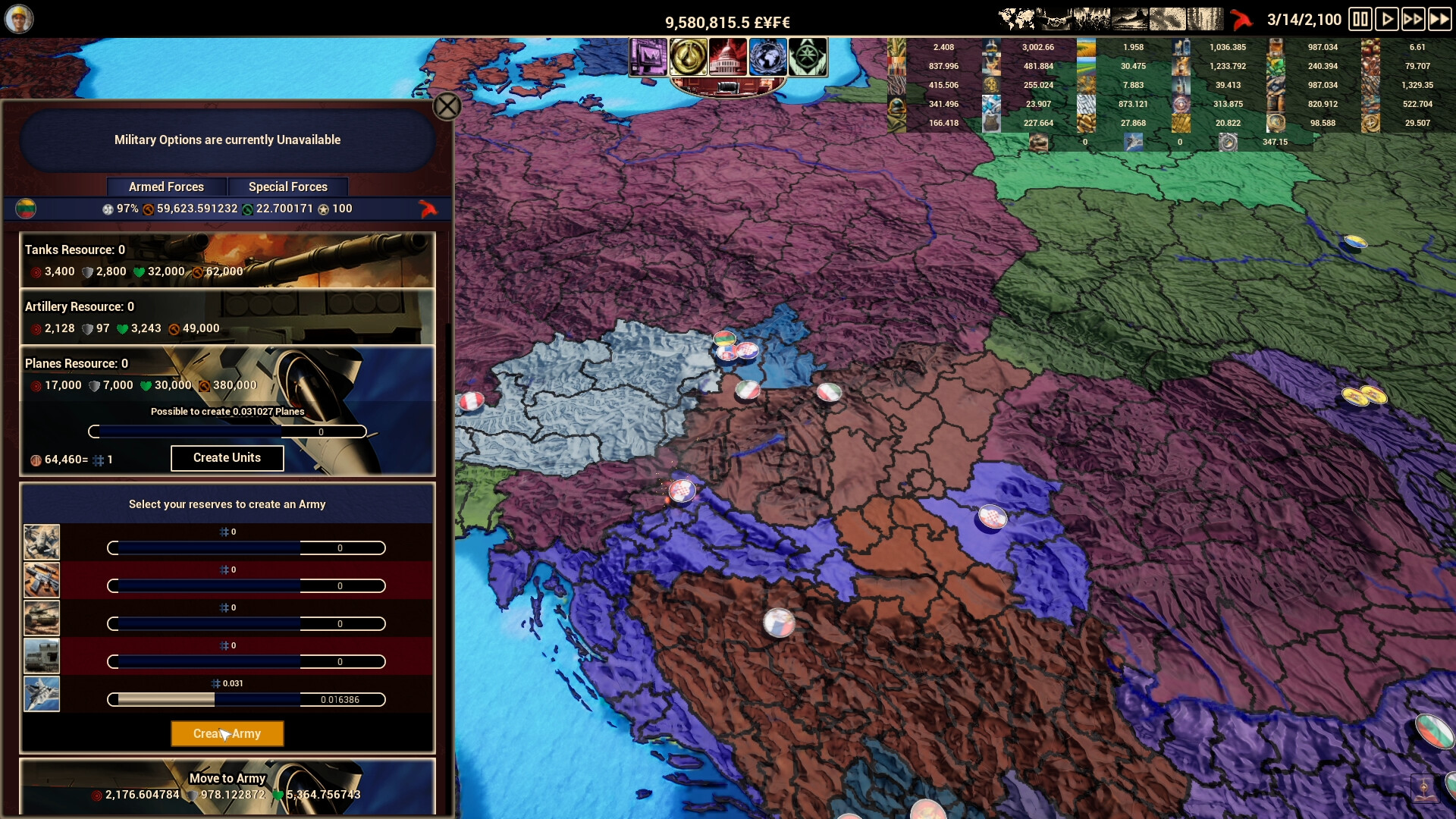Select the world map thumbnail icon top right
The width and height of the screenshot is (1456, 819).
coord(1015,19)
